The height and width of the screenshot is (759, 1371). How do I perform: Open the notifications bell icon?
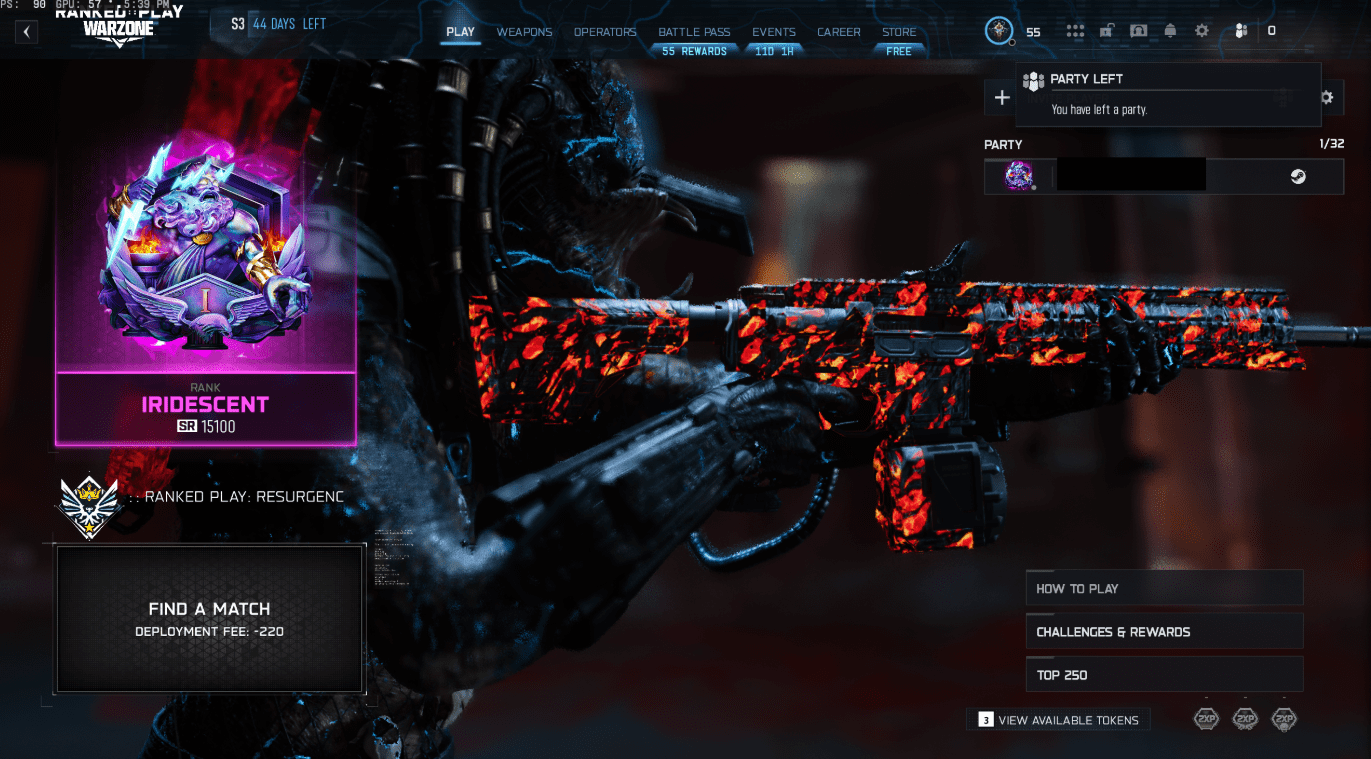(x=1170, y=31)
